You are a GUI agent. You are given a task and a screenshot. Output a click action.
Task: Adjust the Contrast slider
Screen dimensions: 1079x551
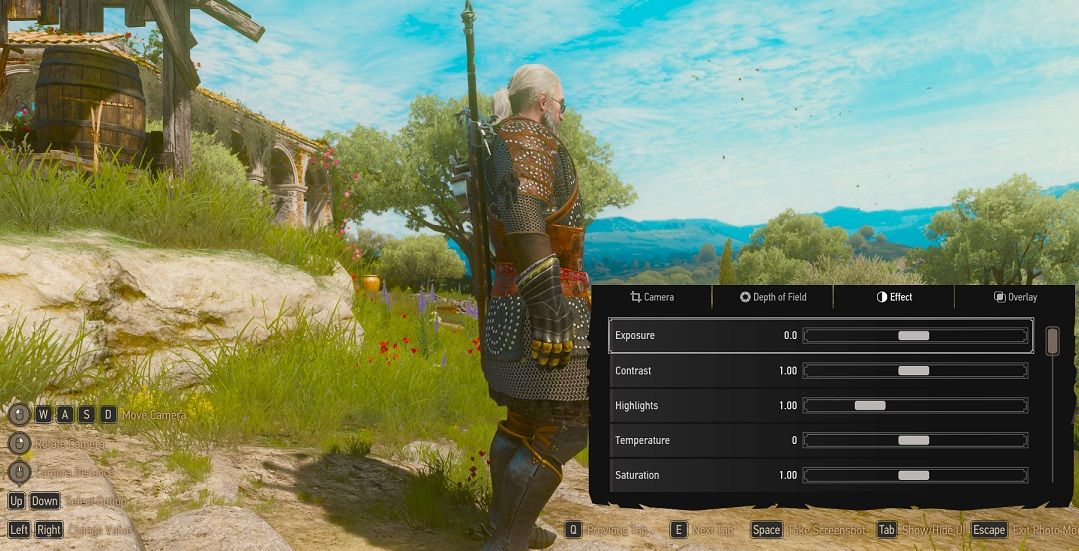click(x=915, y=371)
